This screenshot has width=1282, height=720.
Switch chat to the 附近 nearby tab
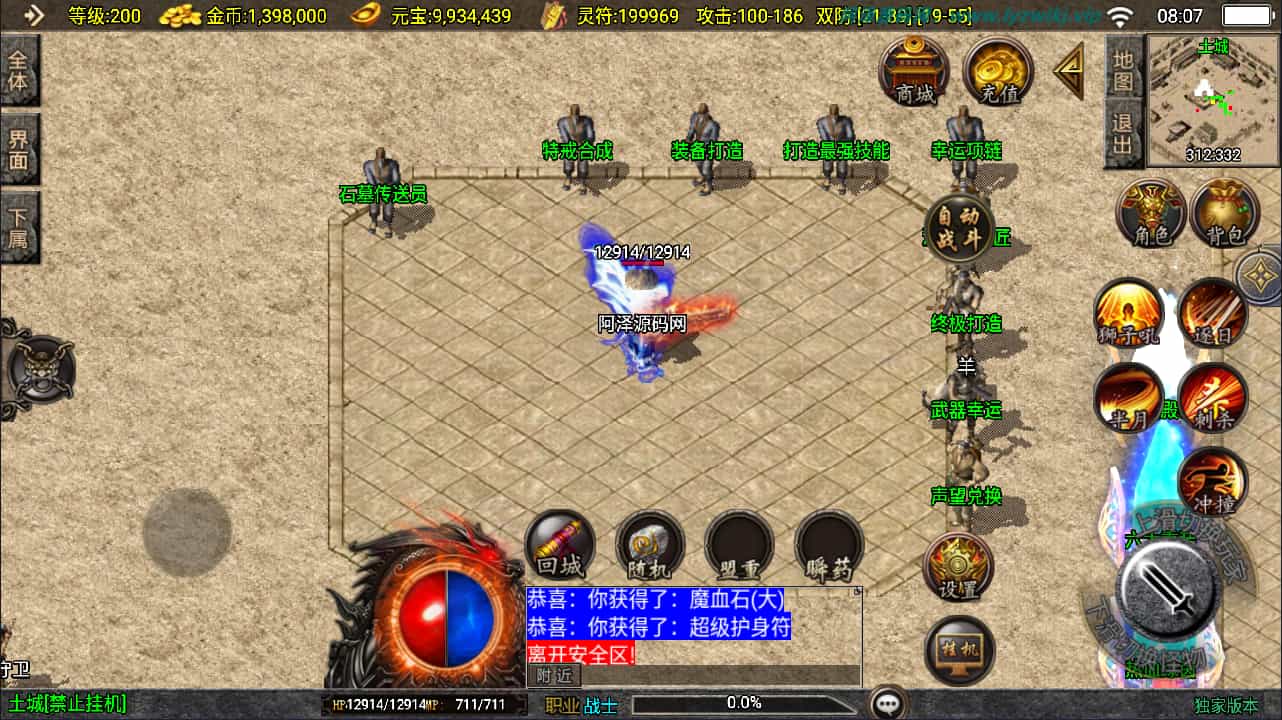(553, 676)
